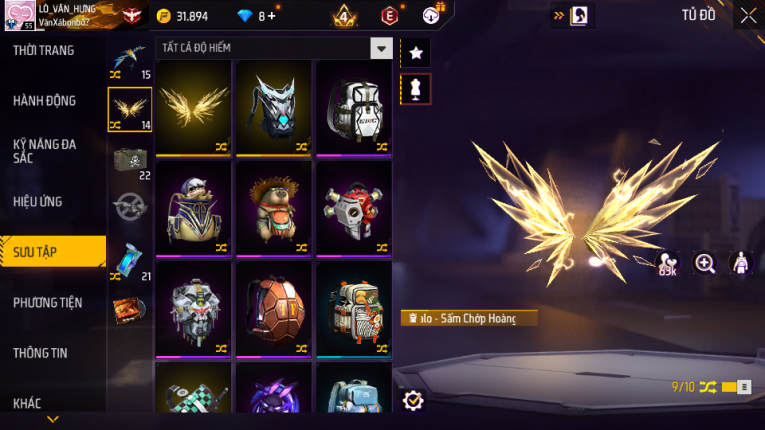Open the skull loot box subcategory
765x430 pixels.
(130, 160)
